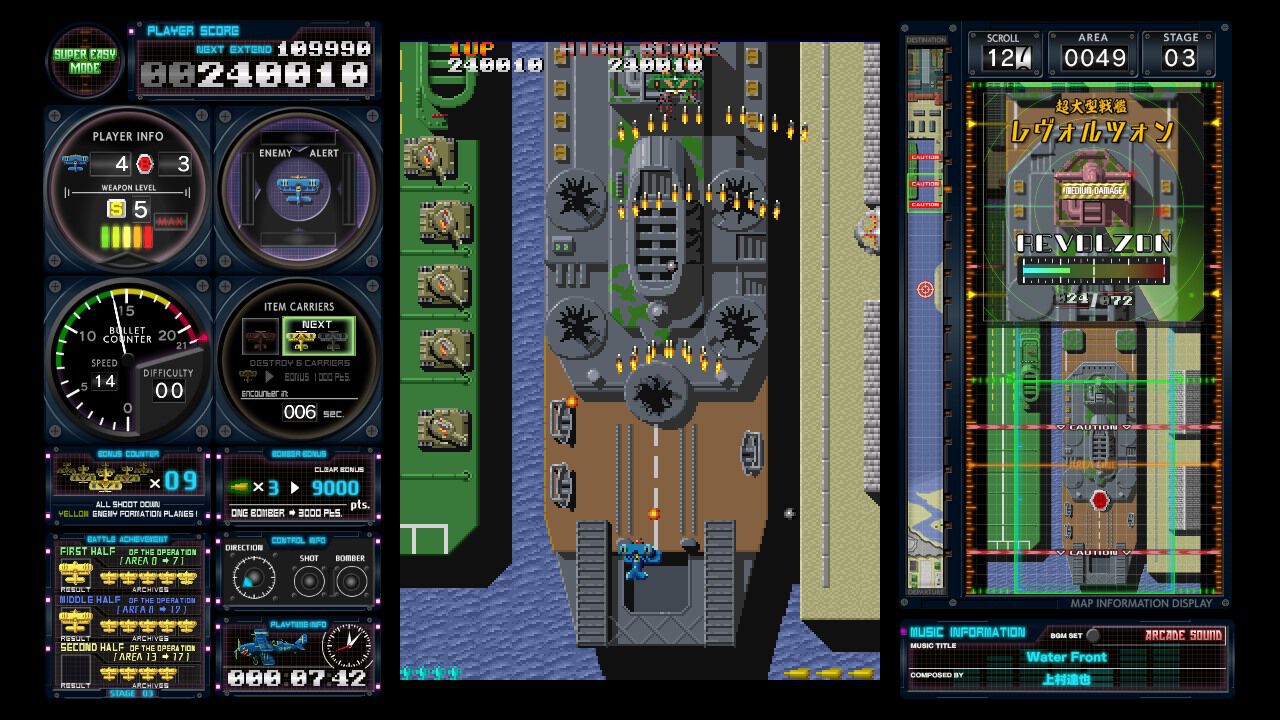Toggle the BGM SET switch
This screenshot has height=720, width=1280.
coord(1096,636)
